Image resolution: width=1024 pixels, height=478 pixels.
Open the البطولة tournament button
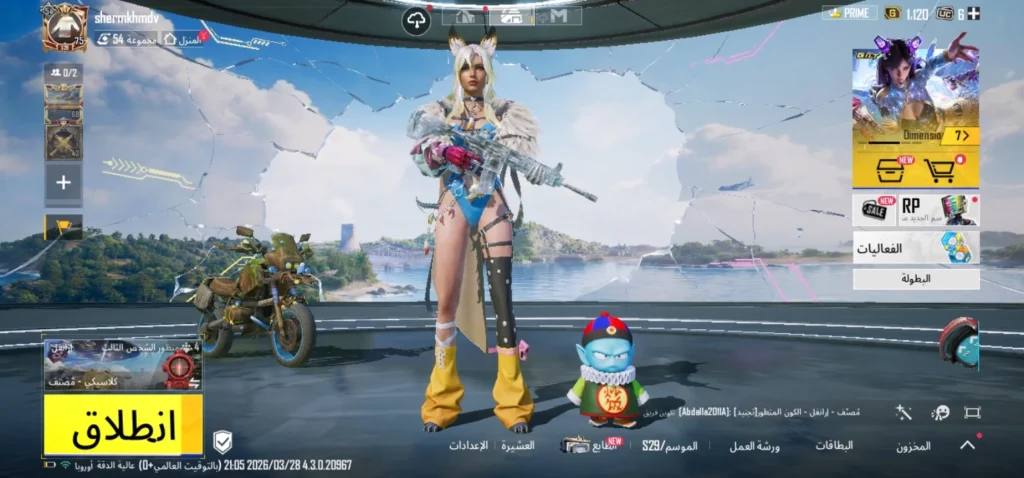click(x=915, y=279)
